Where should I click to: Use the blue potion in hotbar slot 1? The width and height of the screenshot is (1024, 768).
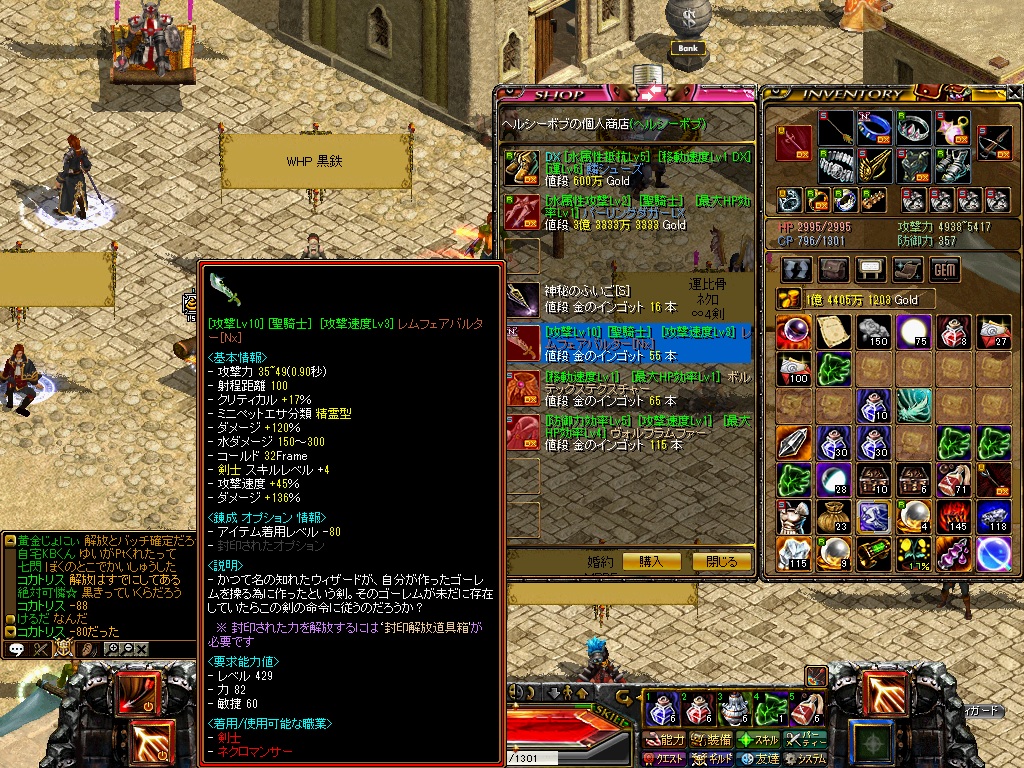[662, 710]
